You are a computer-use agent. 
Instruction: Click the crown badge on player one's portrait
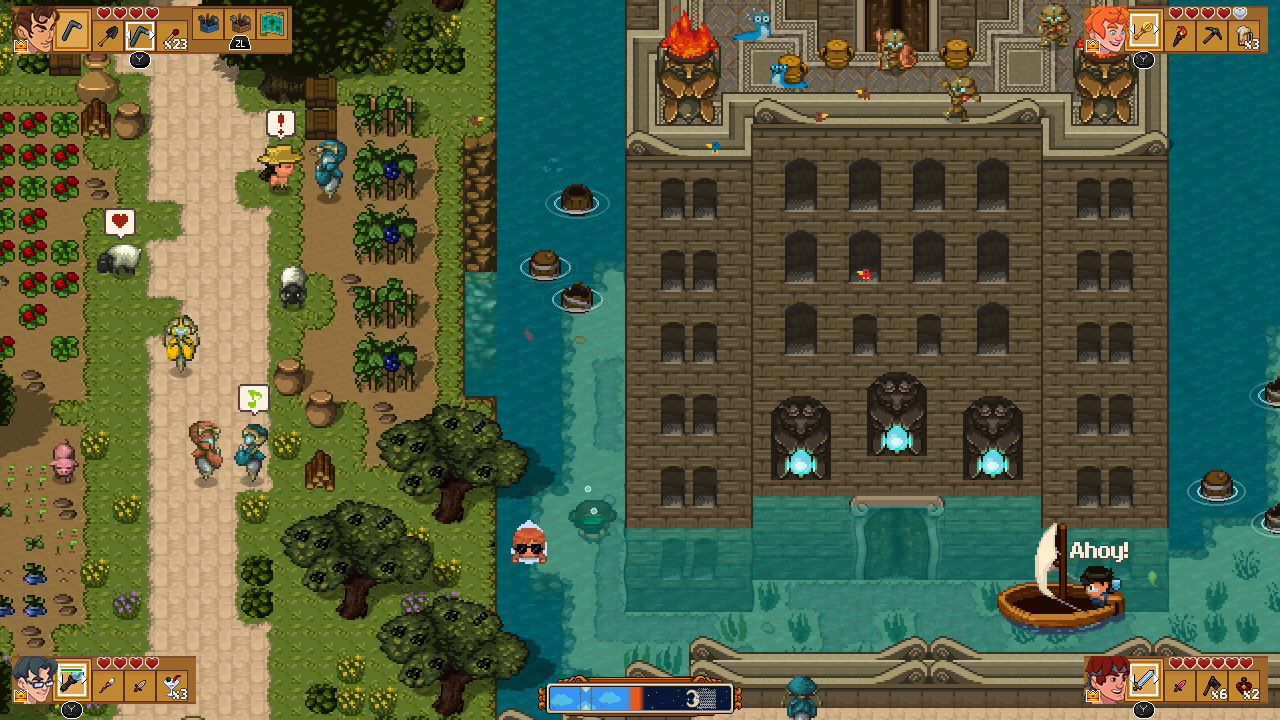[x=20, y=44]
